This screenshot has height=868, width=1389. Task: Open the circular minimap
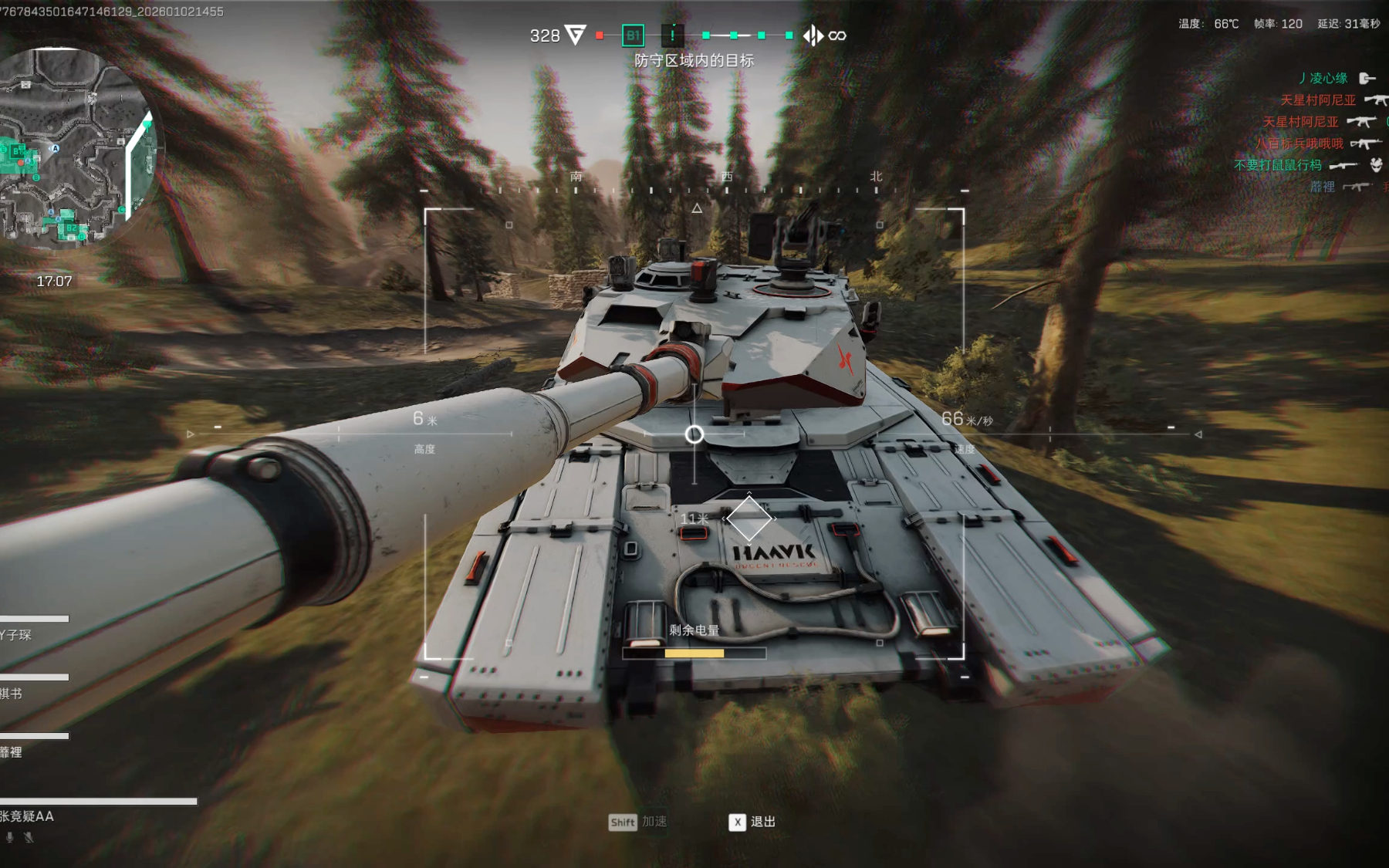point(76,147)
